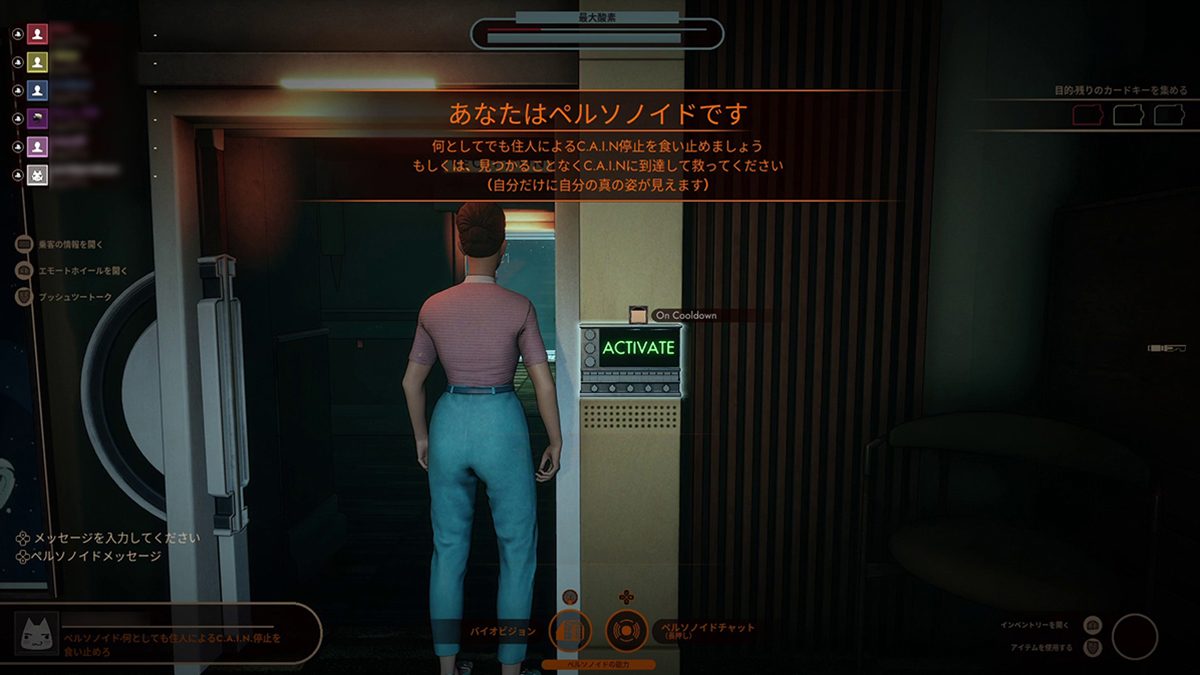Choose the ペルソノイドメッセージ chat option
This screenshot has height=675, width=1200.
click(96, 556)
